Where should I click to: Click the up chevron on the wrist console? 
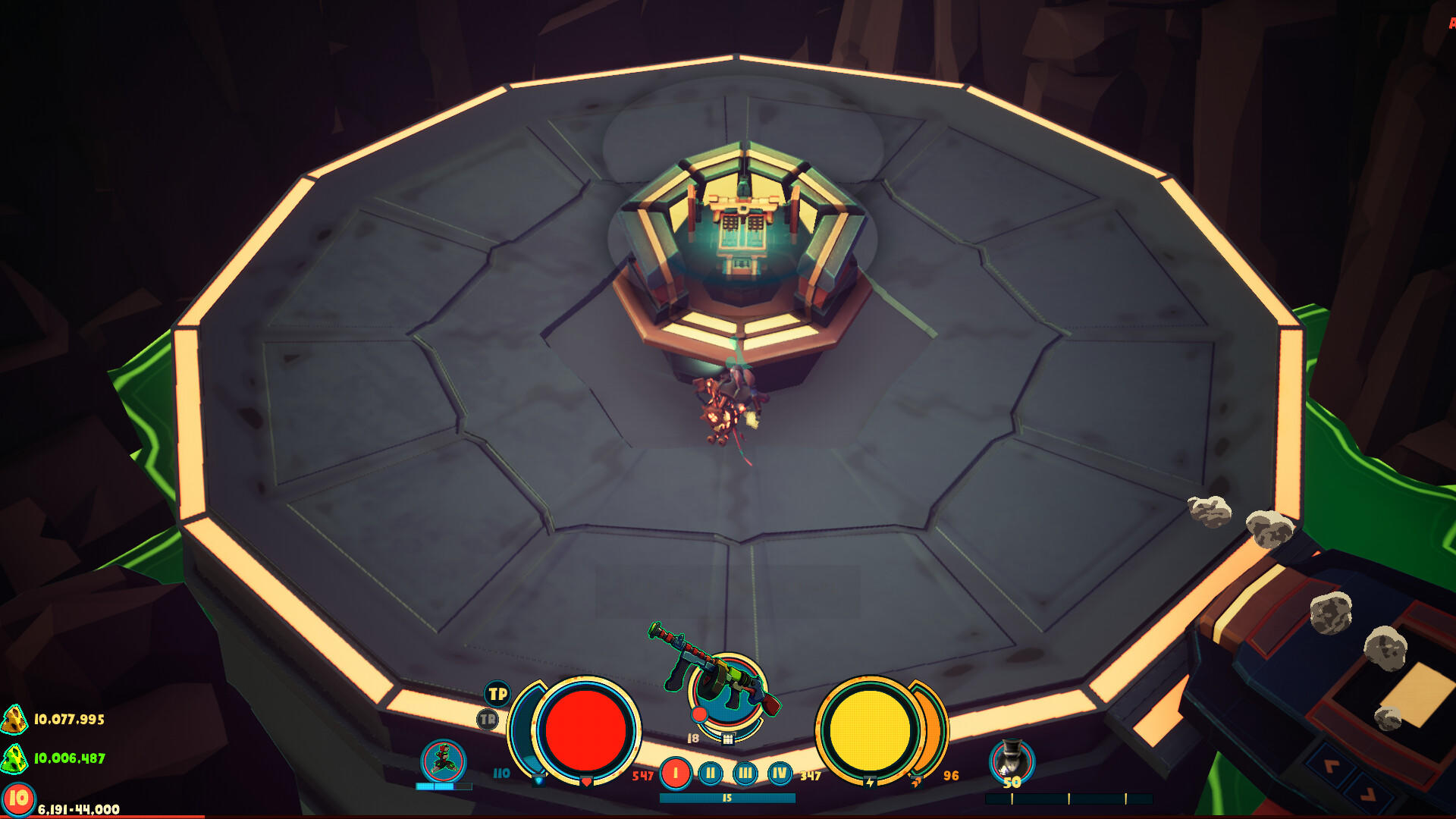[1332, 767]
